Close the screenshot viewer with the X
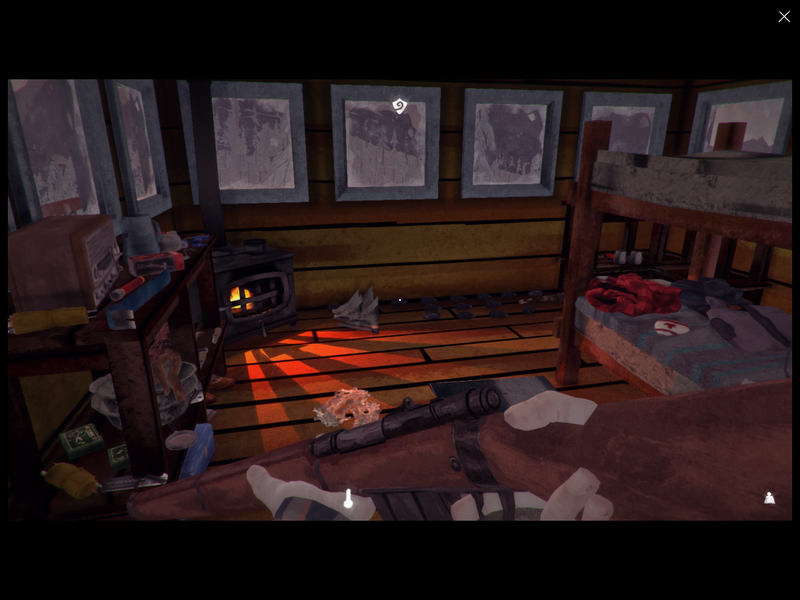Image resolution: width=800 pixels, height=600 pixels. [x=784, y=16]
